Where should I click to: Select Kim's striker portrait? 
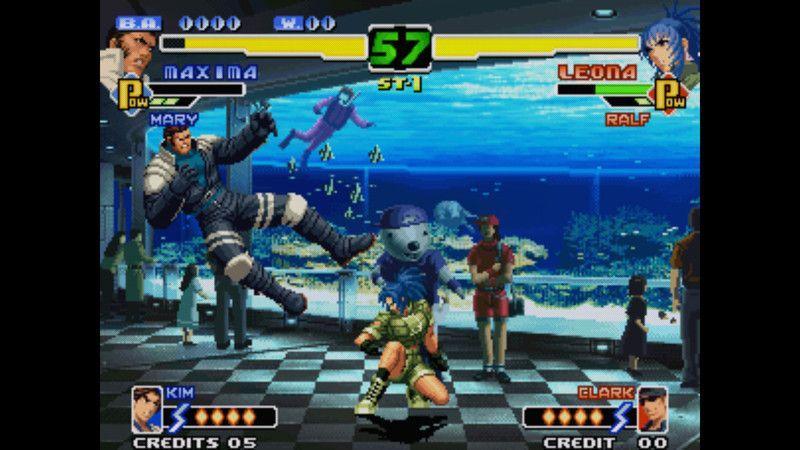147,407
